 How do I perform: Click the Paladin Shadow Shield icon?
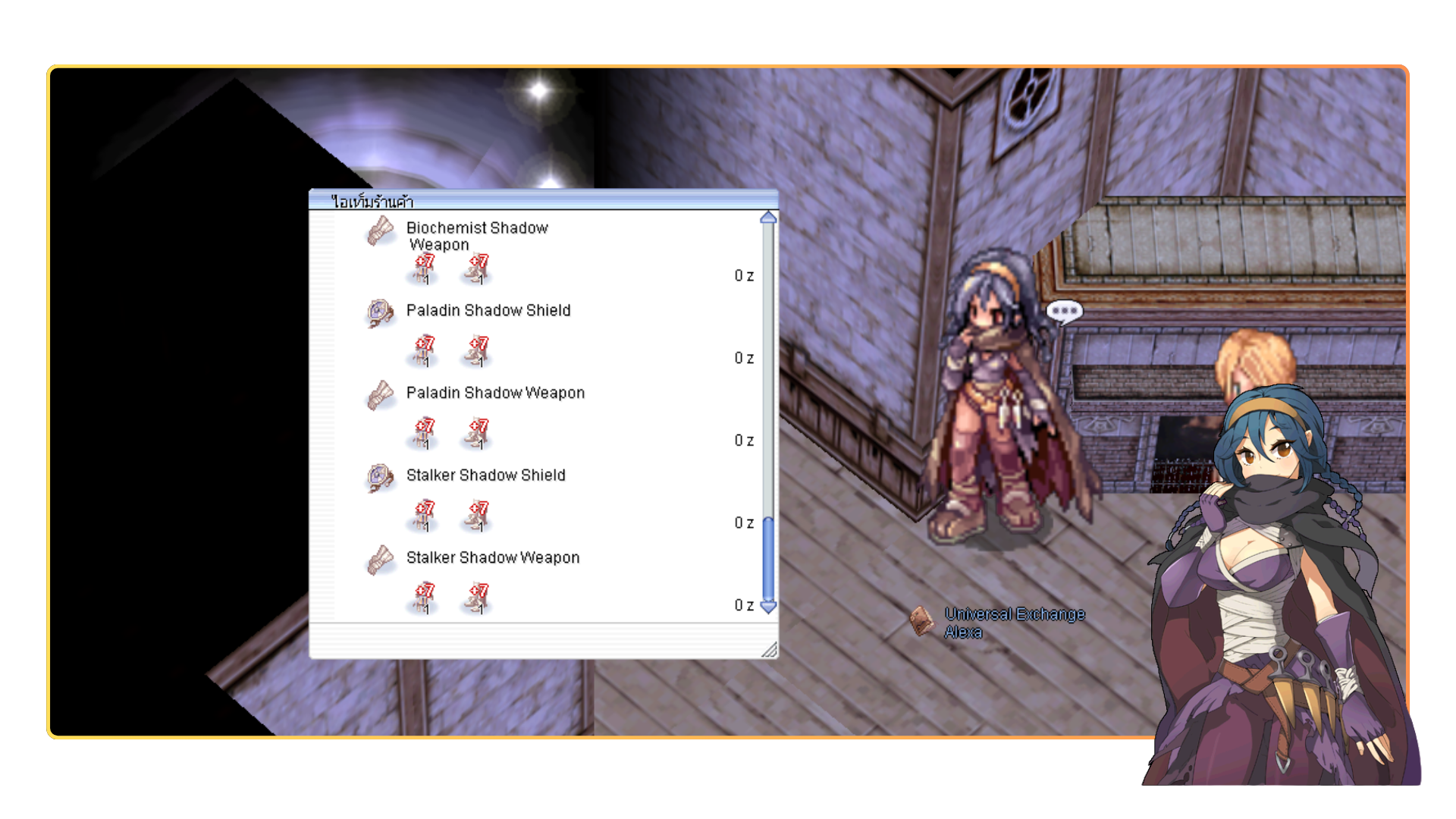[x=380, y=312]
